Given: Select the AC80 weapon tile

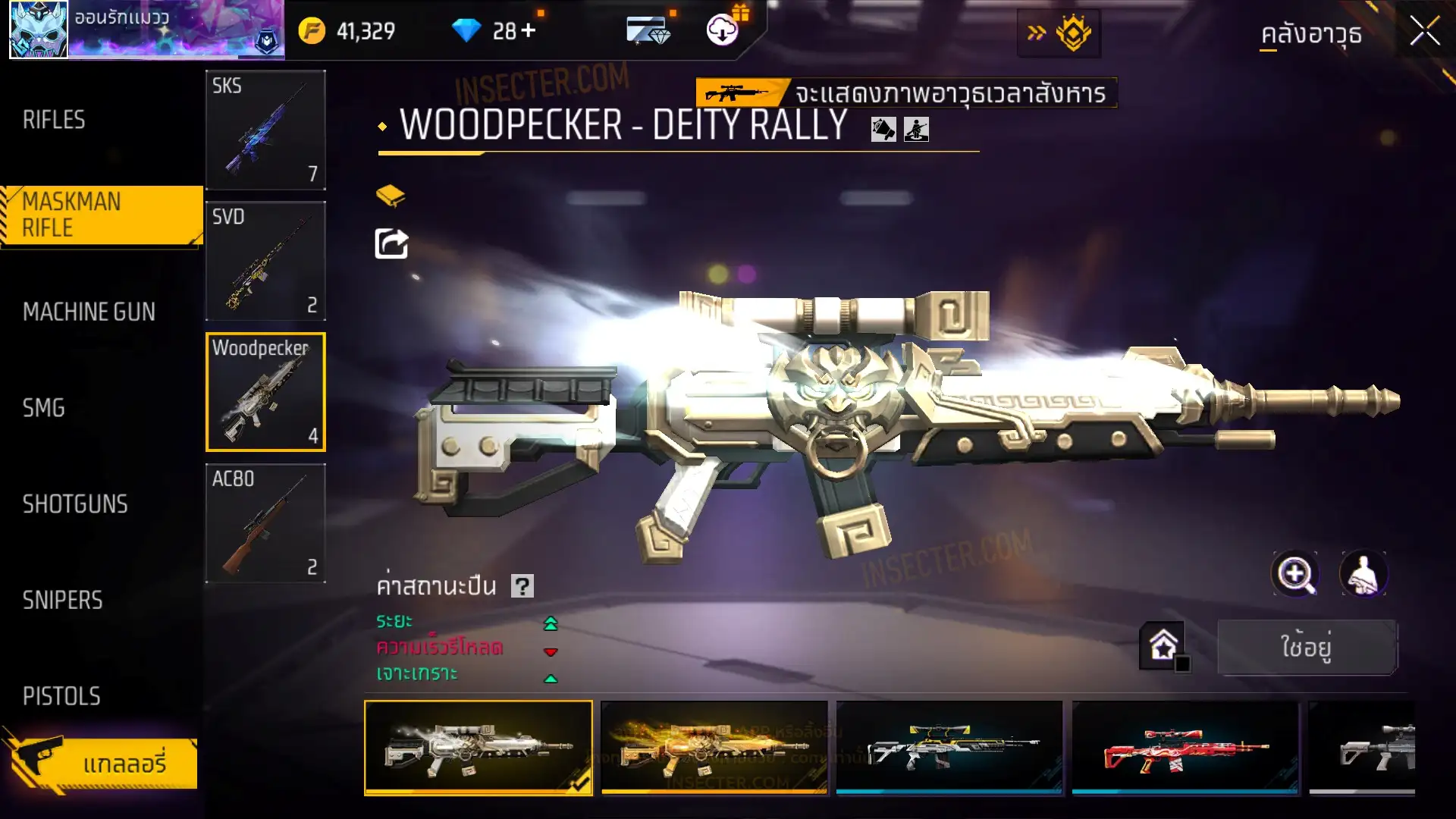Looking at the screenshot, I should 265,523.
